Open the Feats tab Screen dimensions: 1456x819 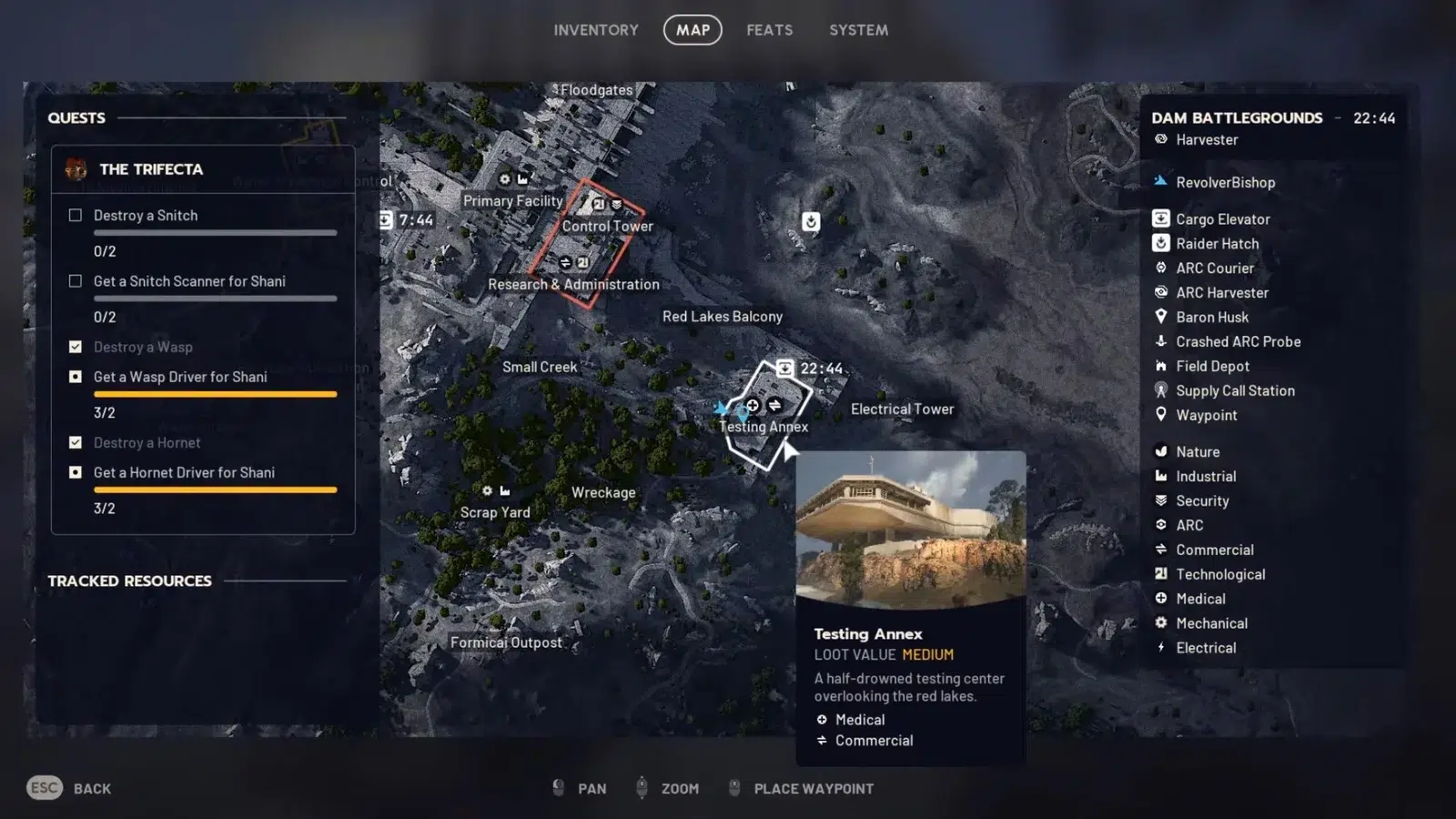pos(769,30)
